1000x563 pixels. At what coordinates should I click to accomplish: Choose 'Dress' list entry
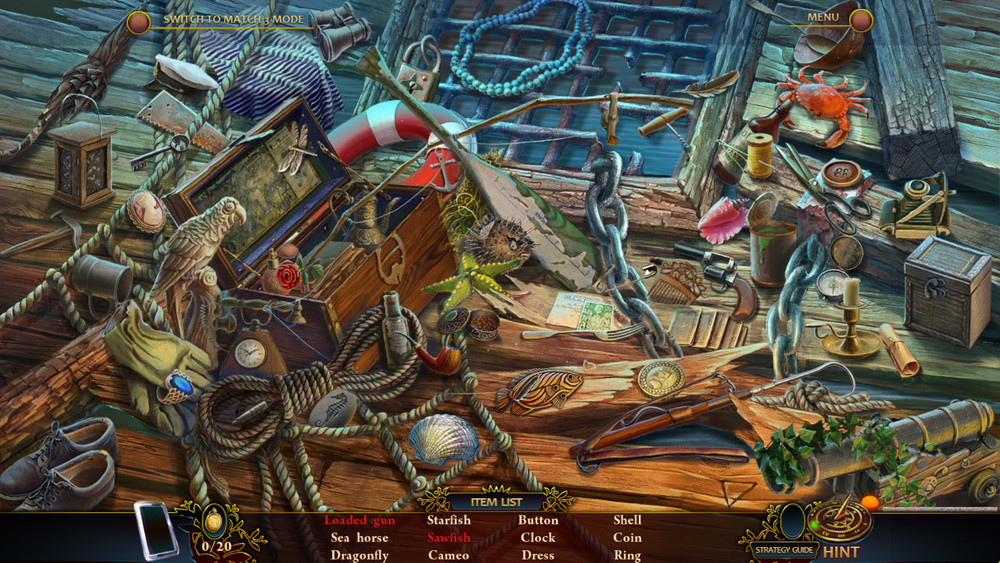point(538,556)
